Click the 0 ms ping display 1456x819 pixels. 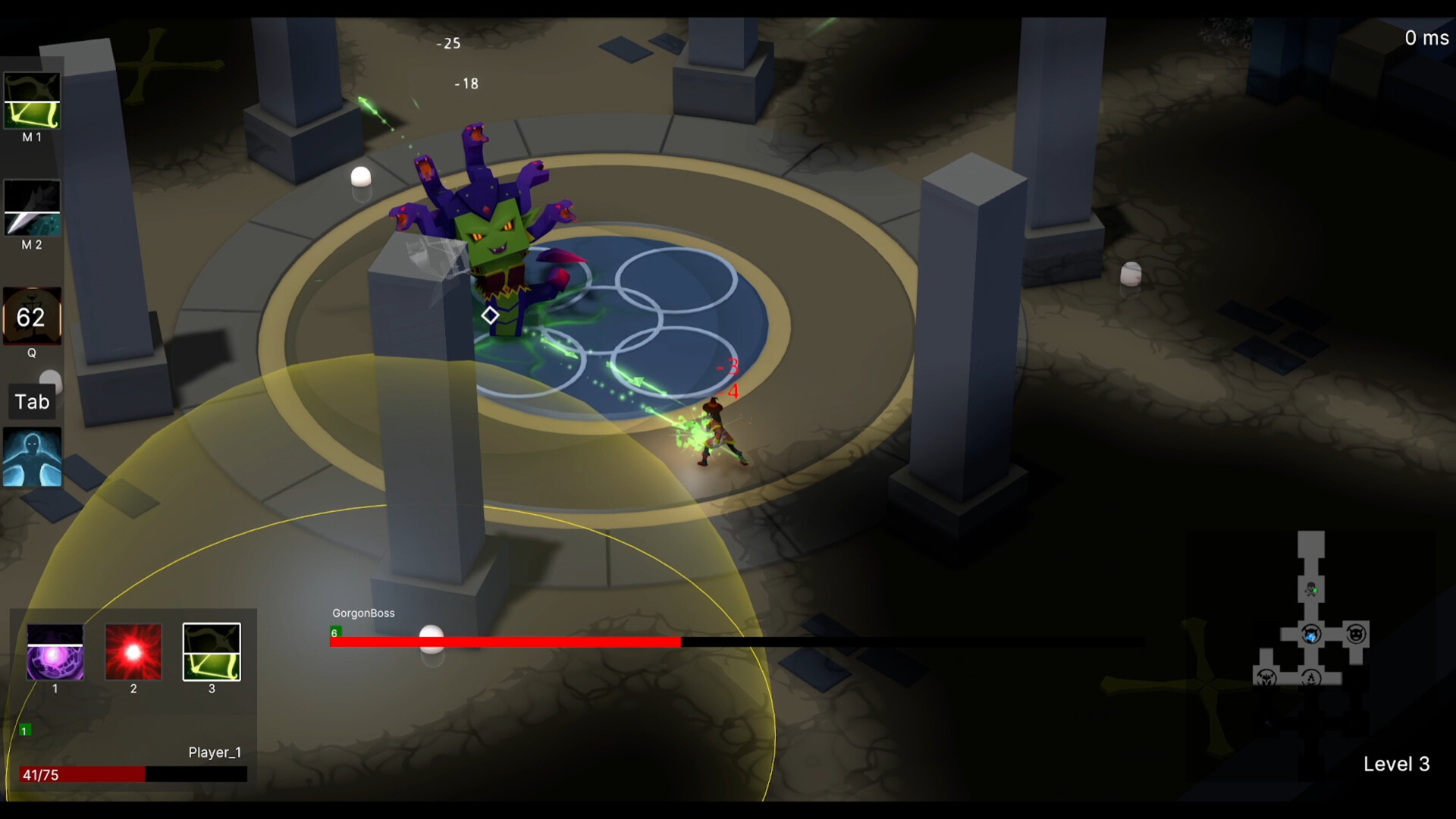[1426, 37]
